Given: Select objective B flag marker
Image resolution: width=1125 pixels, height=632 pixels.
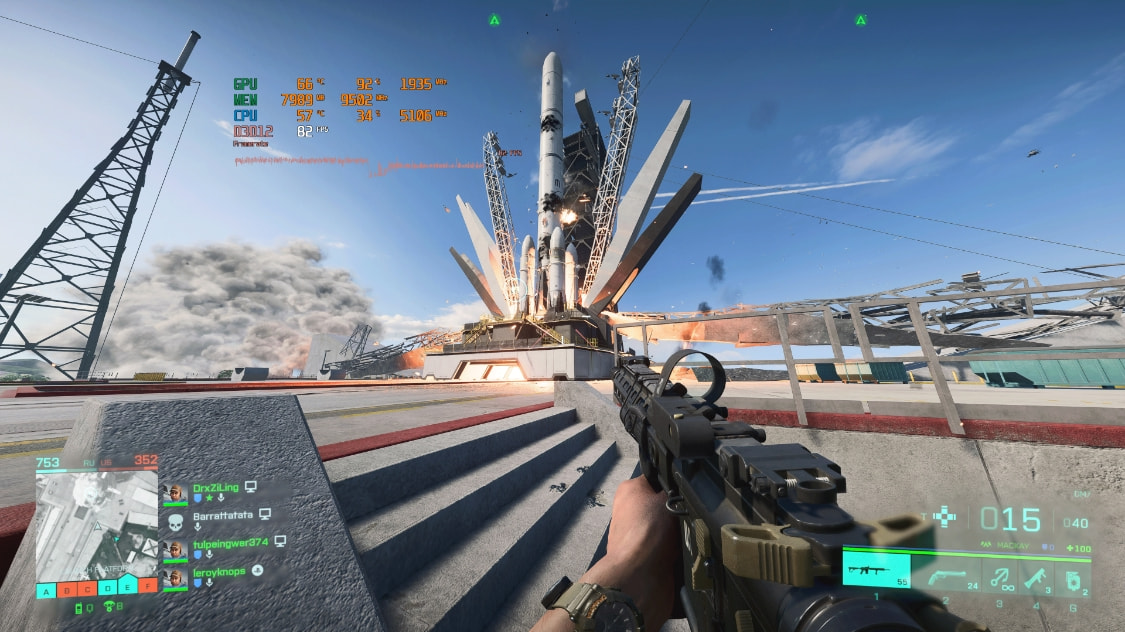Looking at the screenshot, I should pyautogui.click(x=67, y=587).
